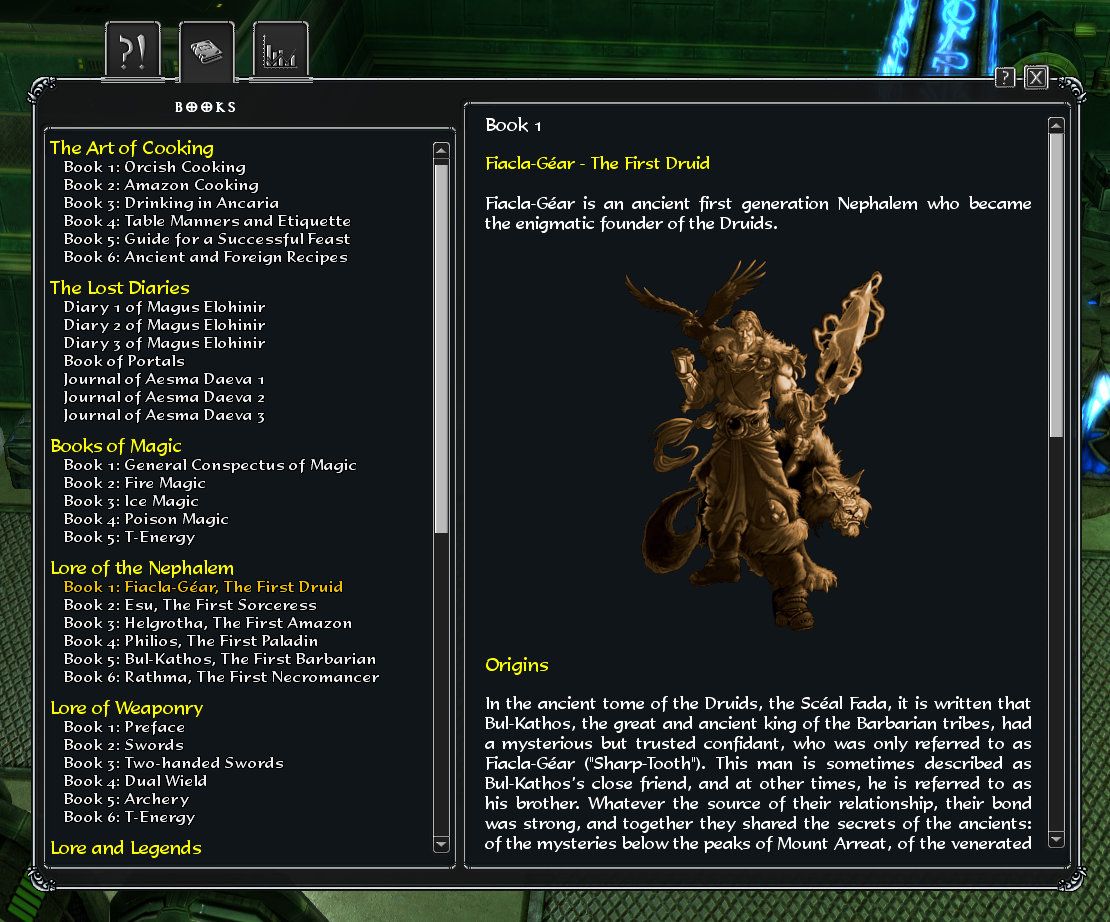1110x922 pixels.
Task: Click the book list scroll down arrow
Action: pos(441,844)
